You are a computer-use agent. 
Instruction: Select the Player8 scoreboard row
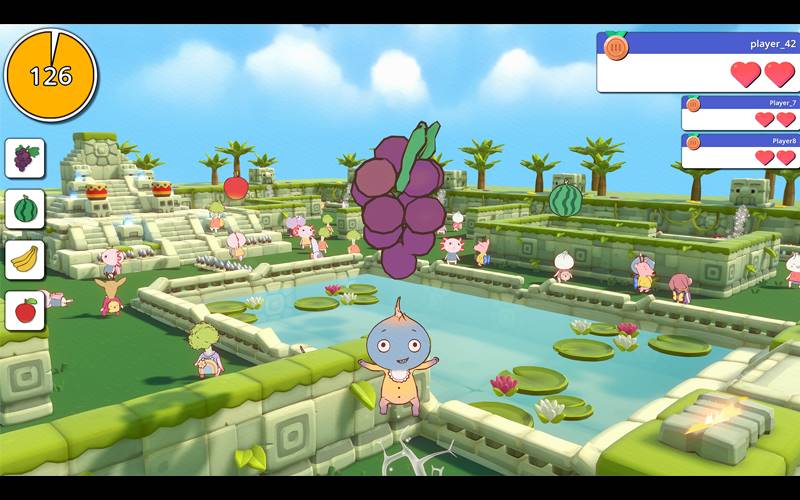[740, 150]
